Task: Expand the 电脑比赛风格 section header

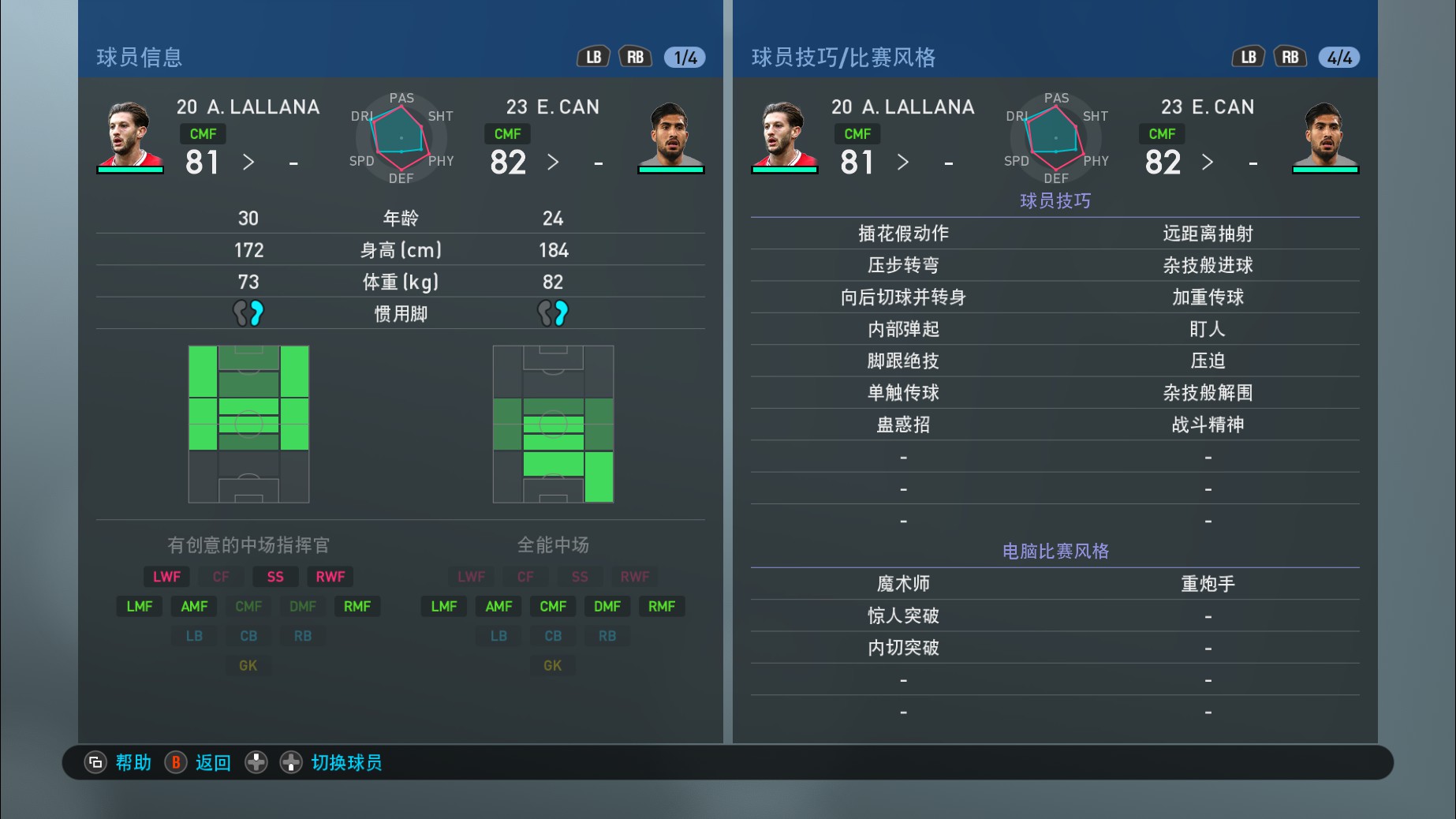Action: (1055, 552)
